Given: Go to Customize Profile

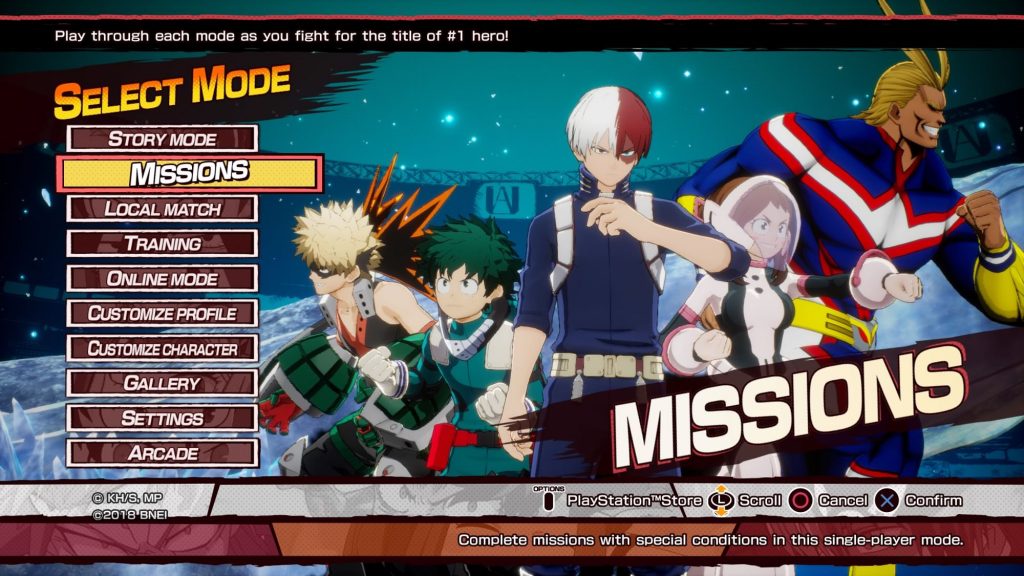Looking at the screenshot, I should pos(162,314).
